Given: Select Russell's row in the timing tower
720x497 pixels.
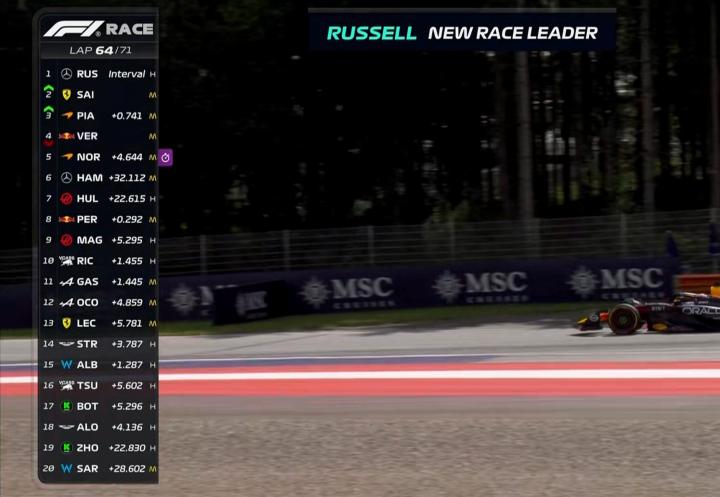Looking at the screenshot, I should [98, 74].
